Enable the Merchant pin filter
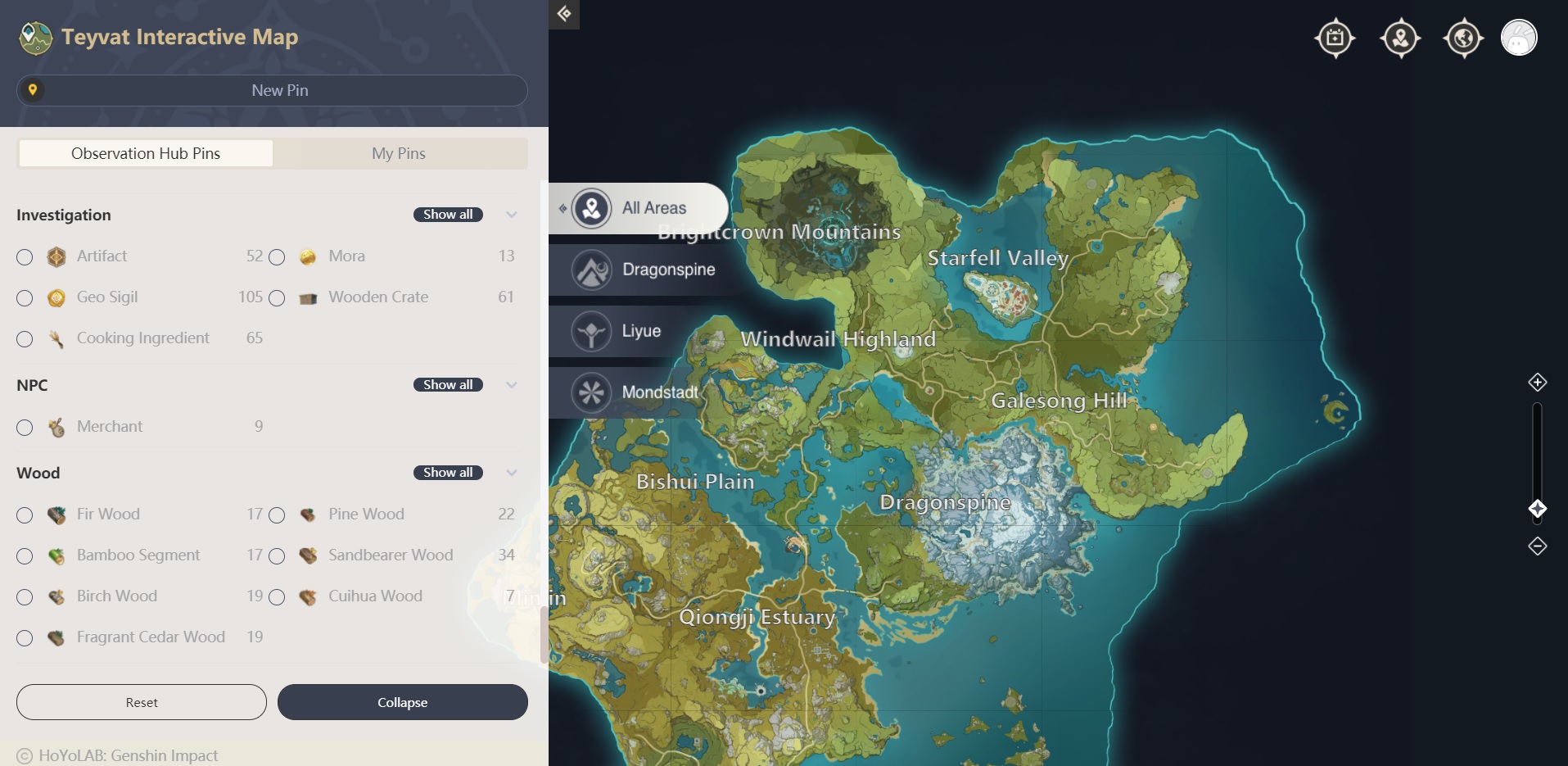 click(24, 428)
